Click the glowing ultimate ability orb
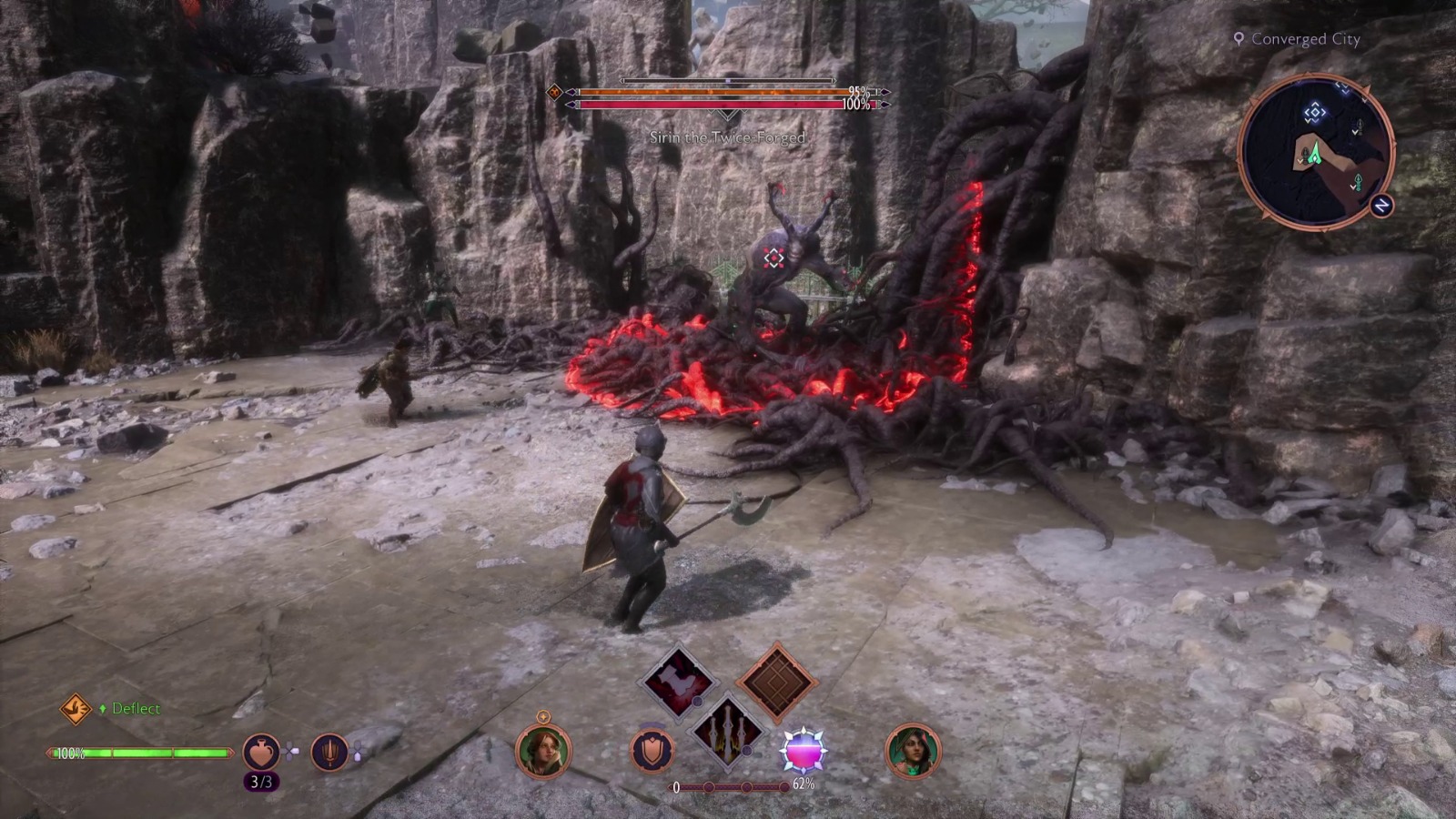This screenshot has height=819, width=1456. pos(803,750)
